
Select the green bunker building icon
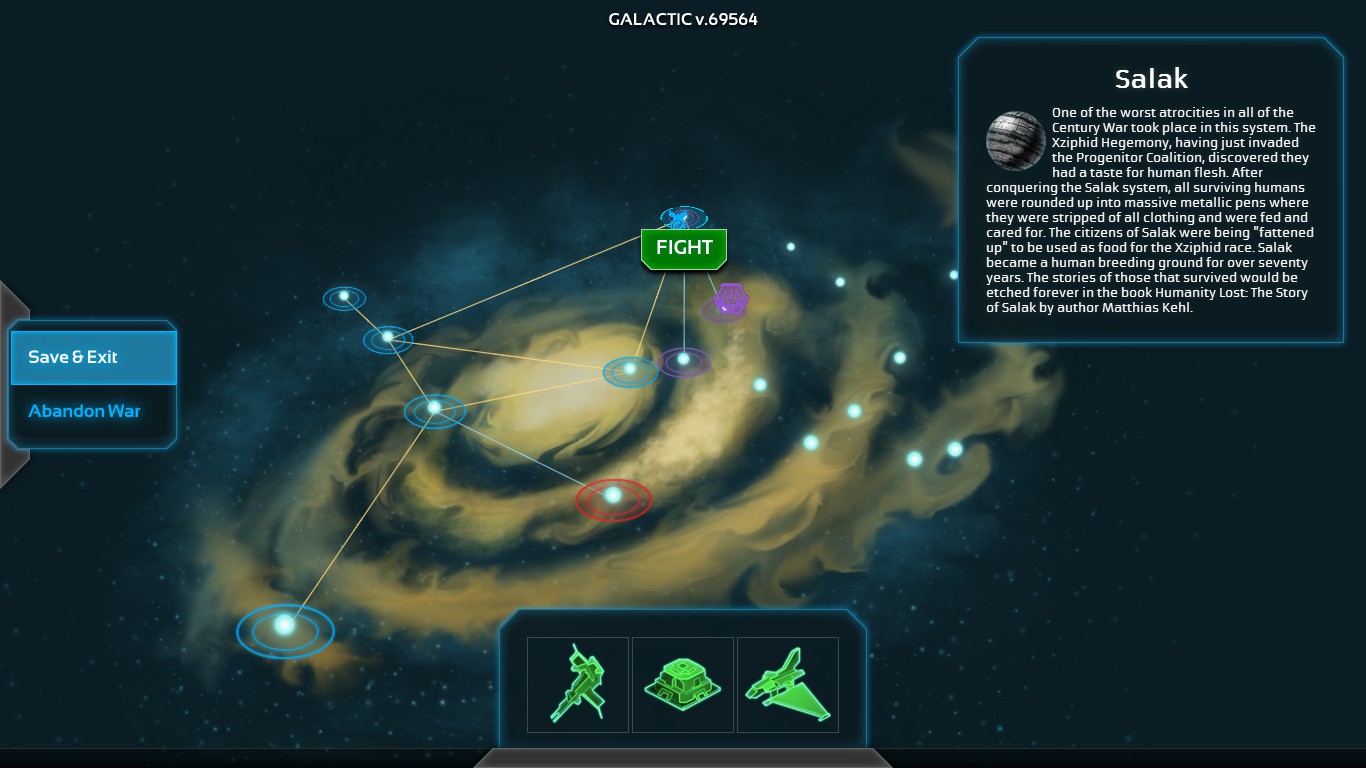pyautogui.click(x=683, y=685)
